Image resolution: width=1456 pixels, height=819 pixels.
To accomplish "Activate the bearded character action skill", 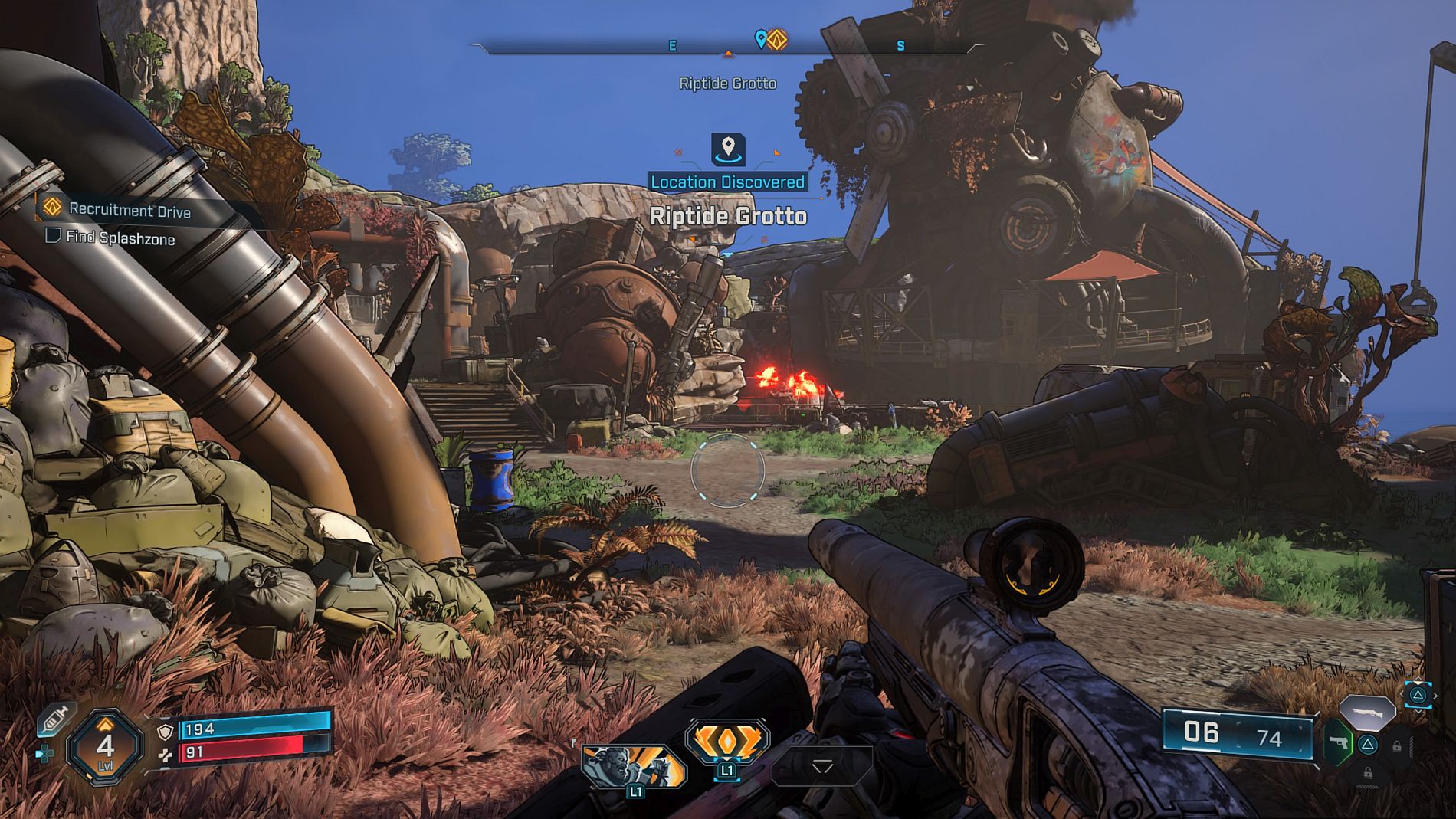I will [633, 767].
